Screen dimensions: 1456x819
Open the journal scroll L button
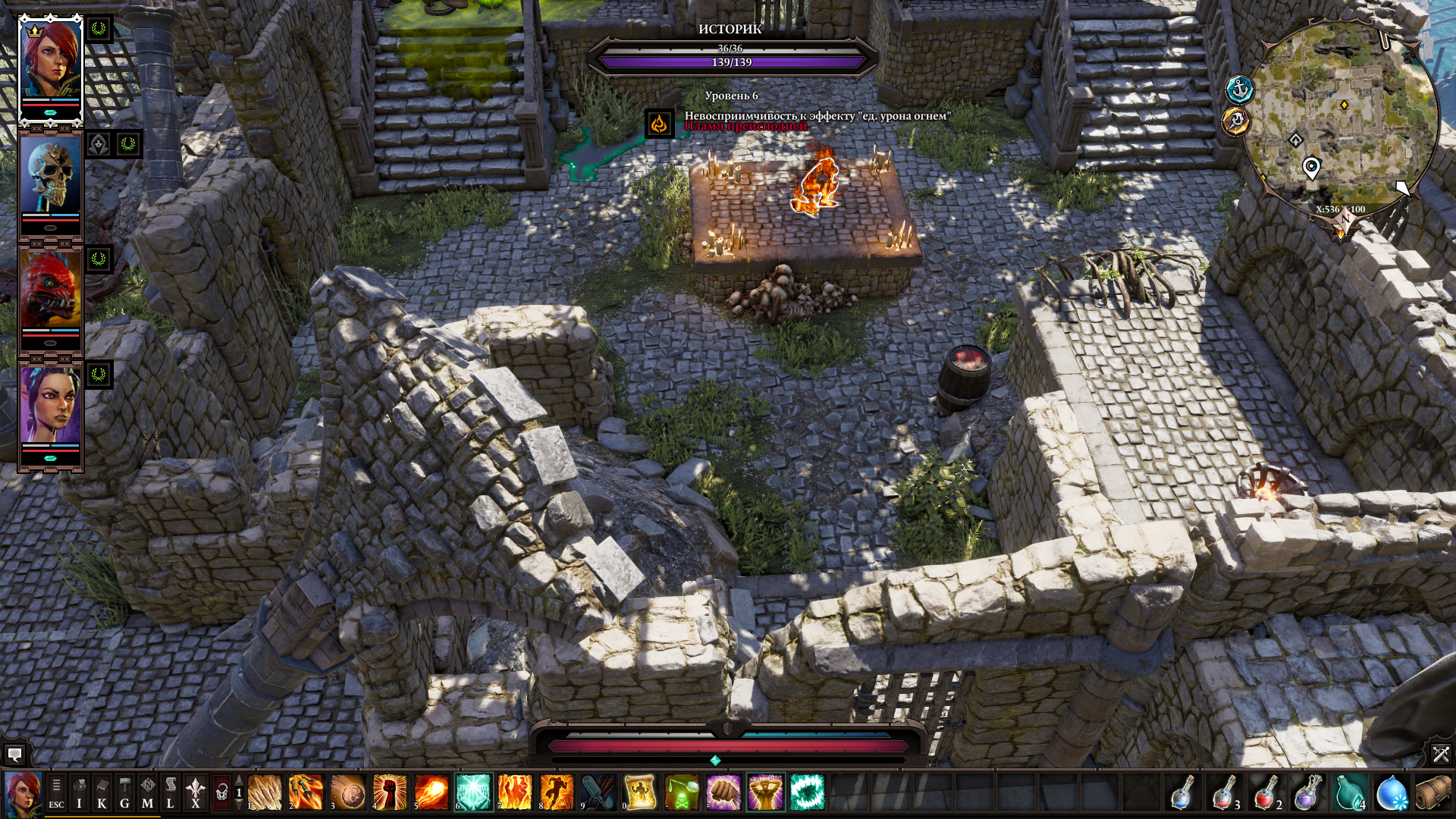click(171, 793)
